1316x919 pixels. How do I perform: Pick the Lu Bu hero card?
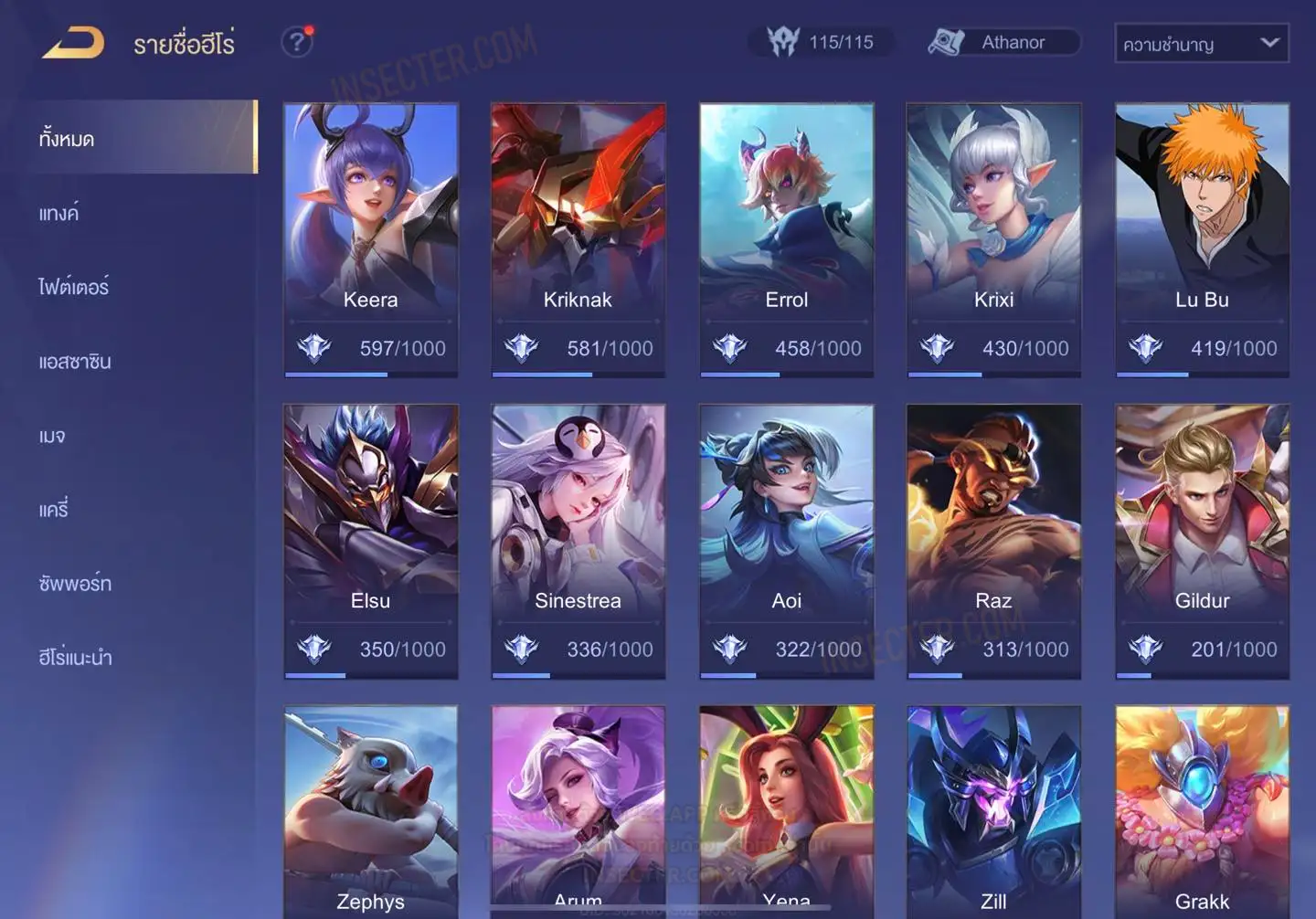[1202, 239]
